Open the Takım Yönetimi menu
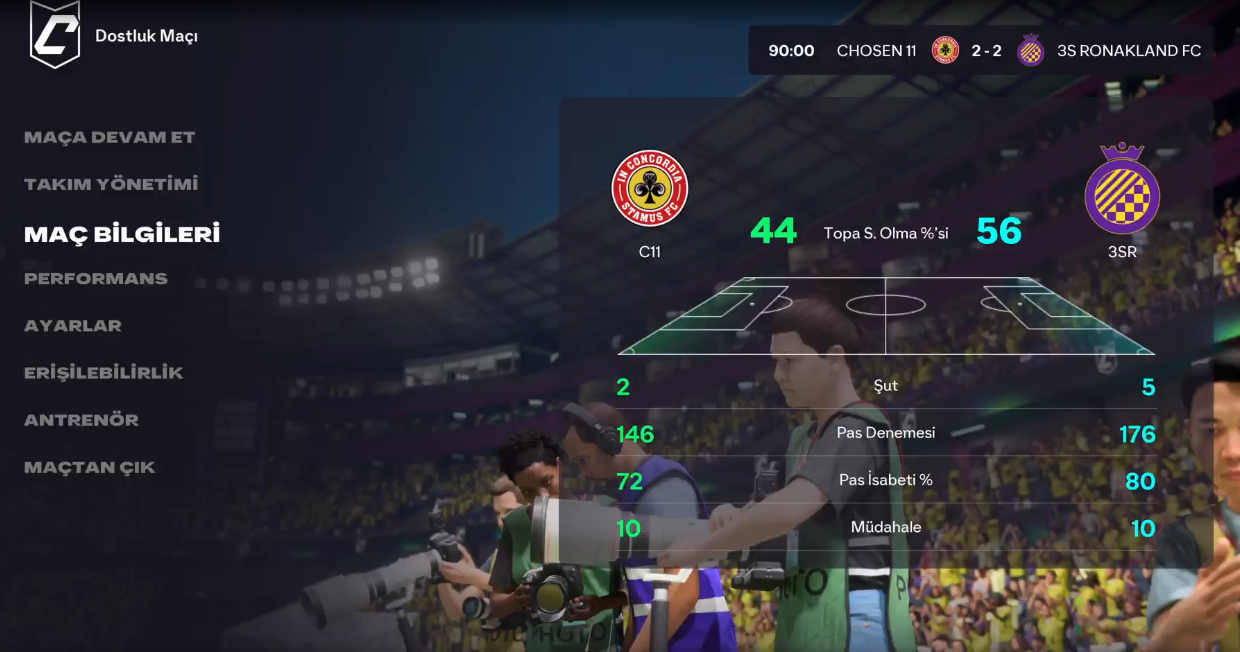This screenshot has height=652, width=1240. 111,184
